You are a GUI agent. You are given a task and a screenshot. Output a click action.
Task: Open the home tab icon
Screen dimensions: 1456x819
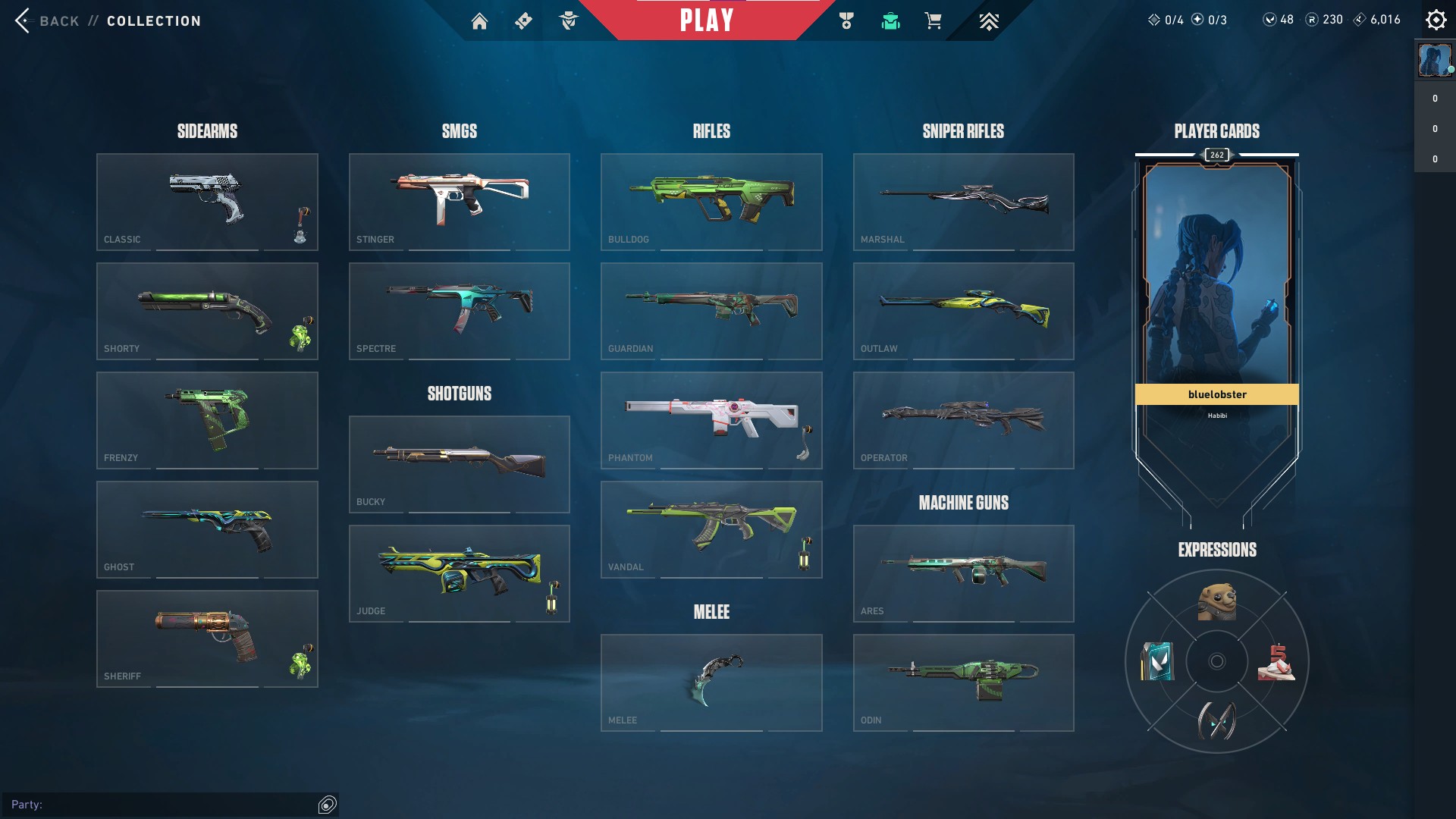(479, 21)
